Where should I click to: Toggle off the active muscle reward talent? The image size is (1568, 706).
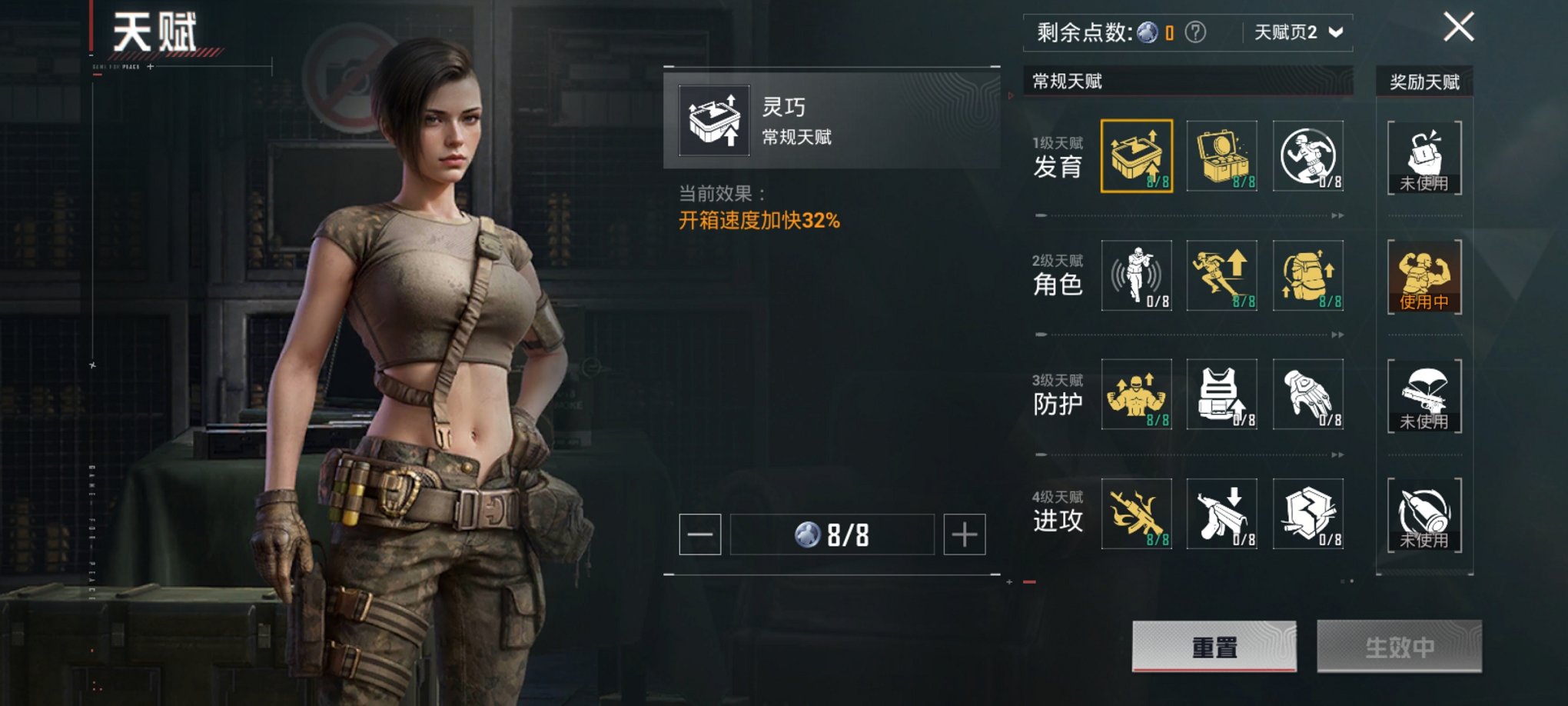1423,277
